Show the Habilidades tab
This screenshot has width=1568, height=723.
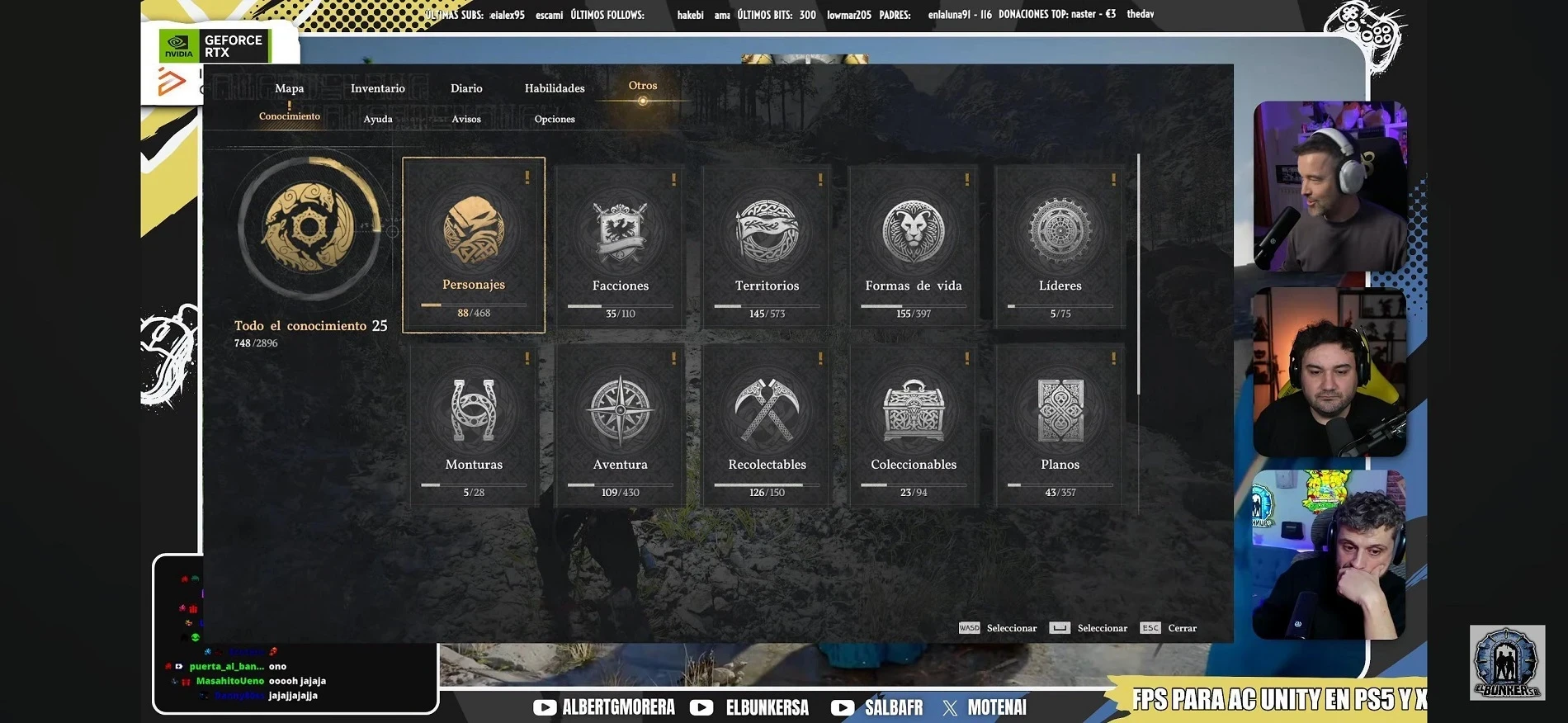coord(555,88)
